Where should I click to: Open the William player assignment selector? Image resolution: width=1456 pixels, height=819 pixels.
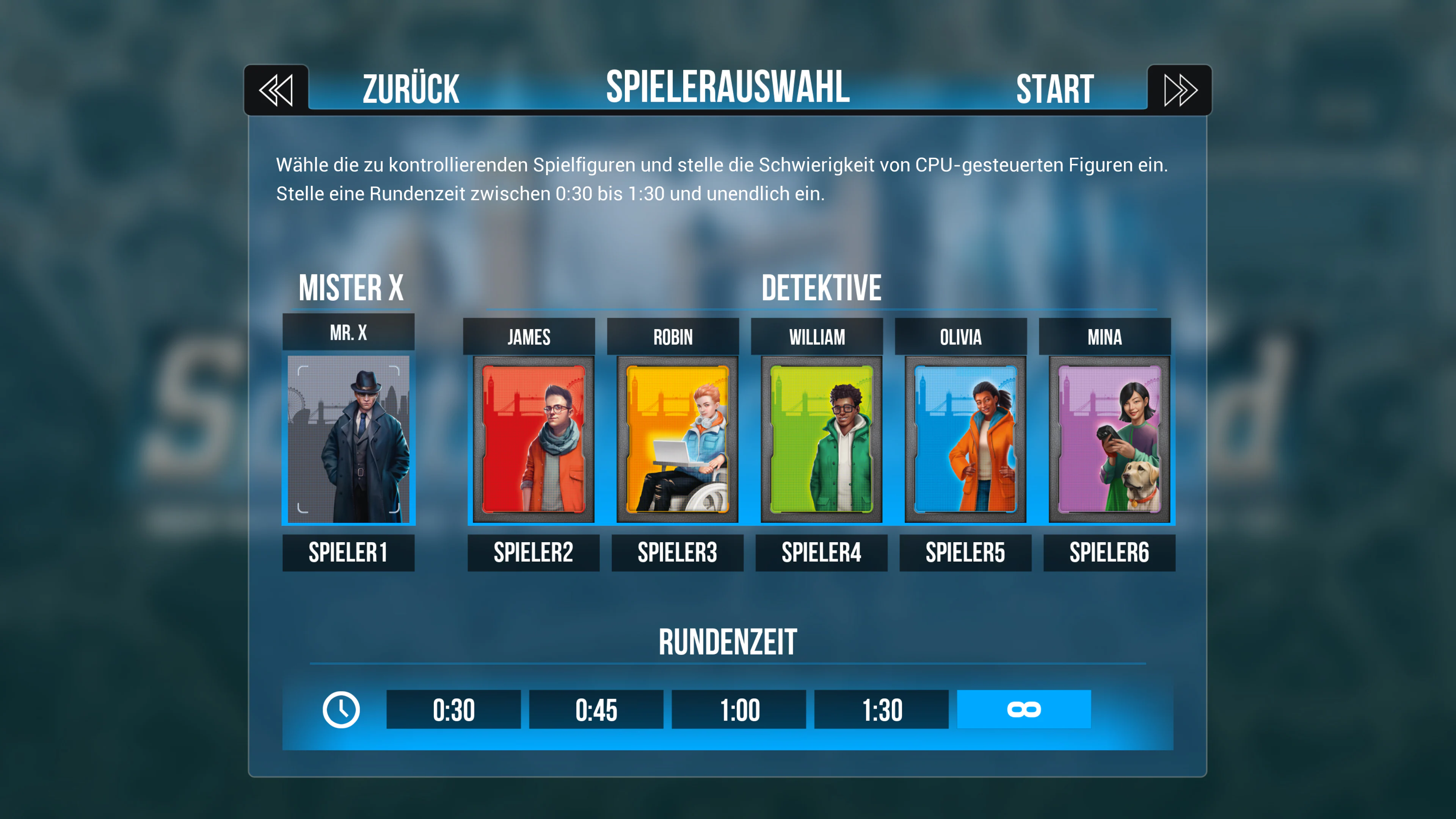click(821, 552)
